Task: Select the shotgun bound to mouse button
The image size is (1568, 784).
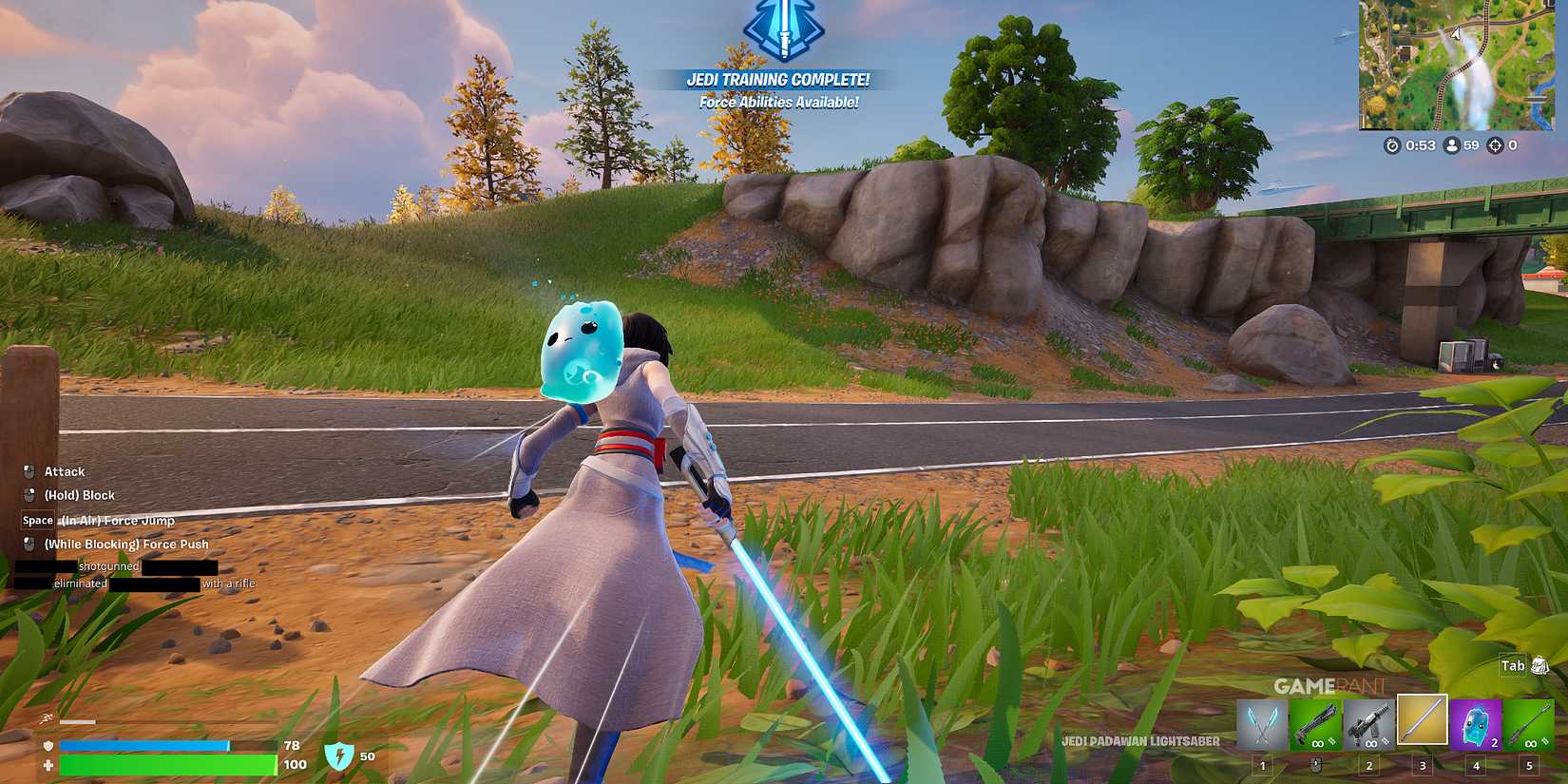Action: pos(1315,725)
